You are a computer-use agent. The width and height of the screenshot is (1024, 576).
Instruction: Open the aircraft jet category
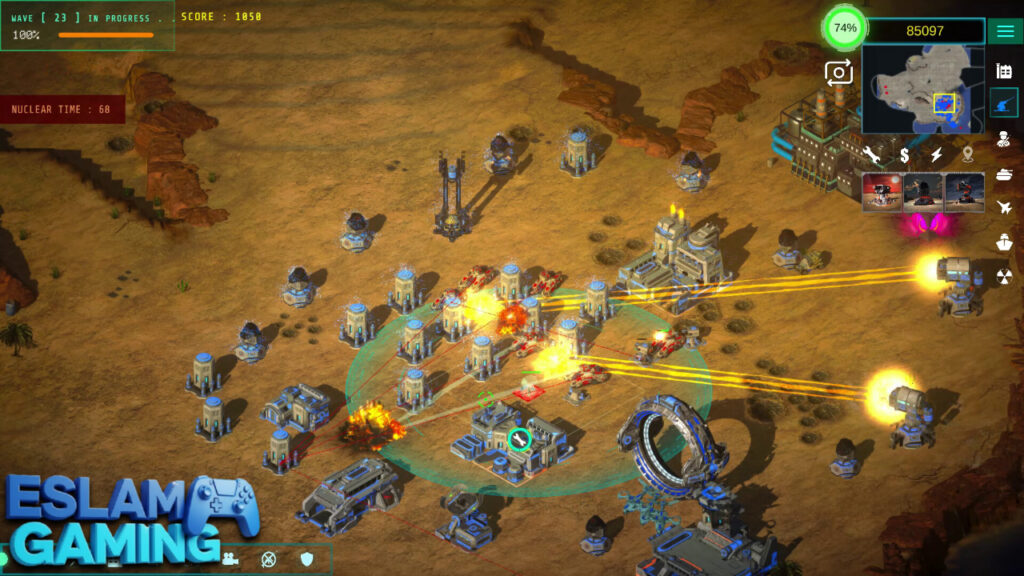tap(1005, 207)
